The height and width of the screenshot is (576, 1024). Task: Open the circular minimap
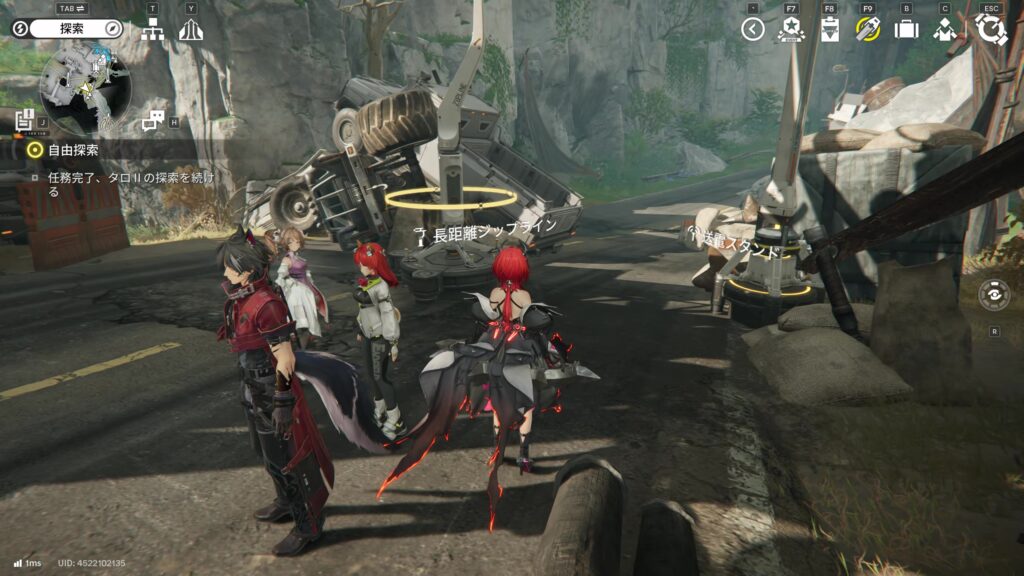coord(84,85)
